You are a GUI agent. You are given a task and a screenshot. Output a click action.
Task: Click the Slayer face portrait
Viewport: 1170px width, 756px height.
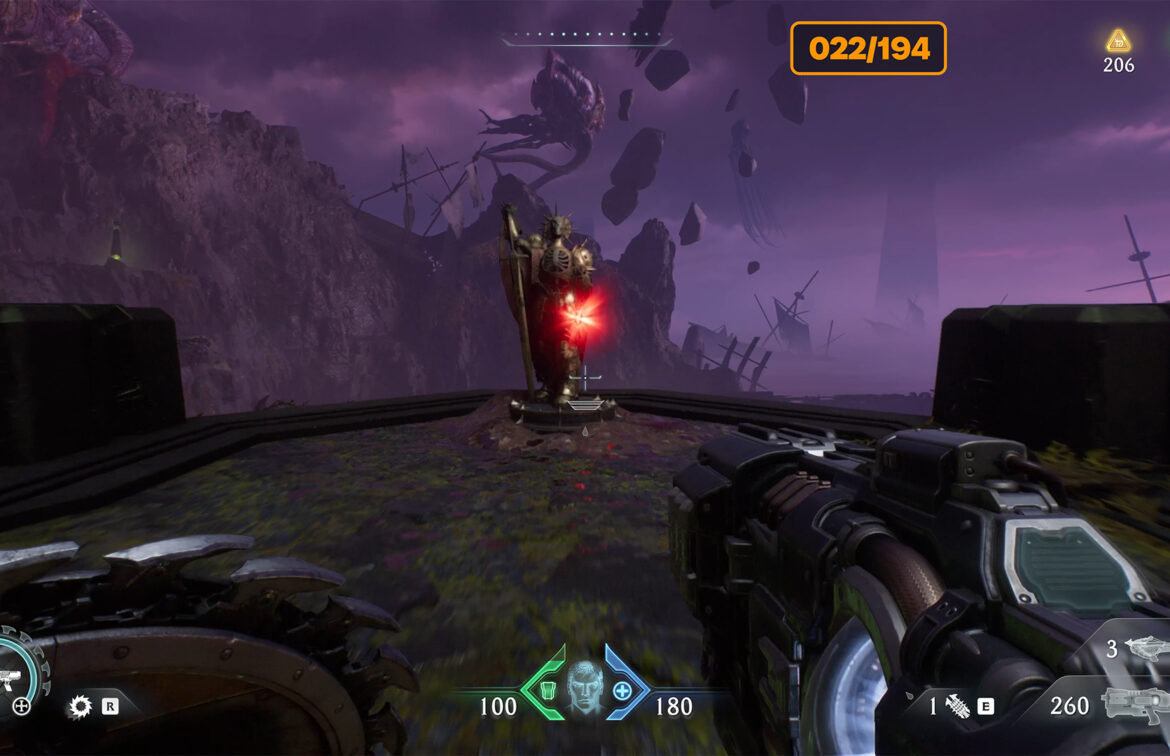pyautogui.click(x=584, y=689)
